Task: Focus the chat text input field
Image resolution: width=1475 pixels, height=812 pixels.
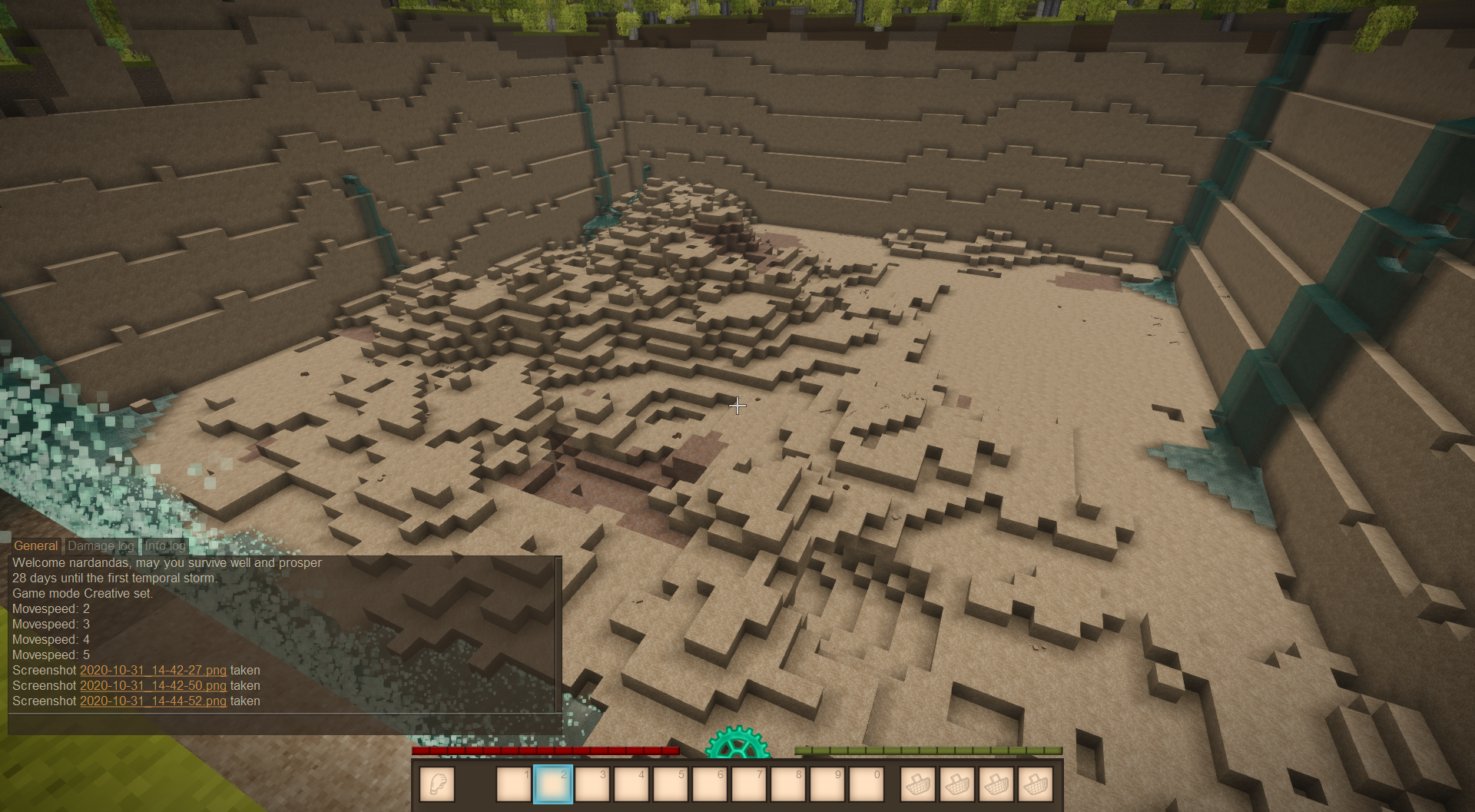Action: [x=284, y=724]
